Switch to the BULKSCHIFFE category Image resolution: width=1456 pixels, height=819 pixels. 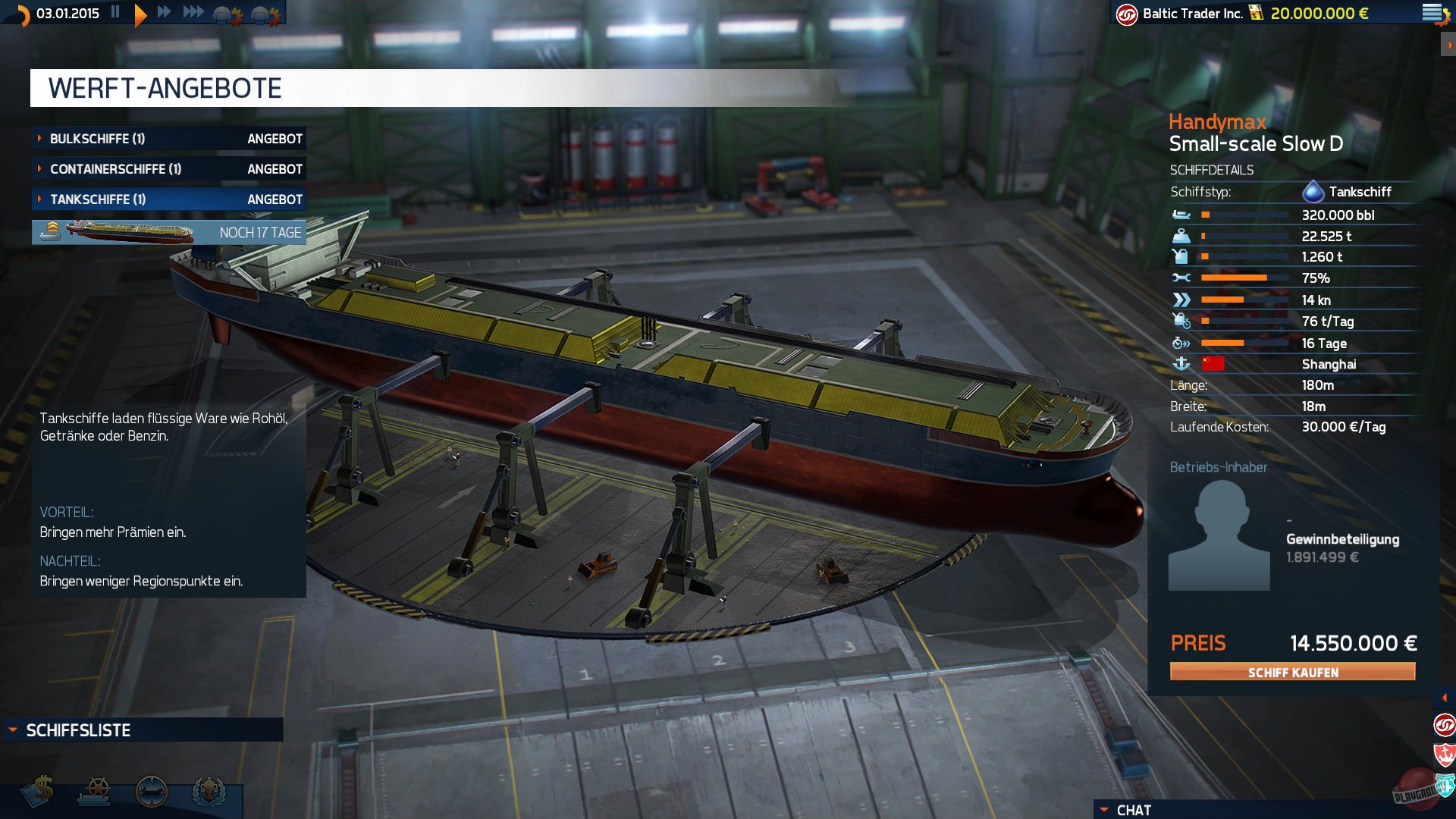114,138
